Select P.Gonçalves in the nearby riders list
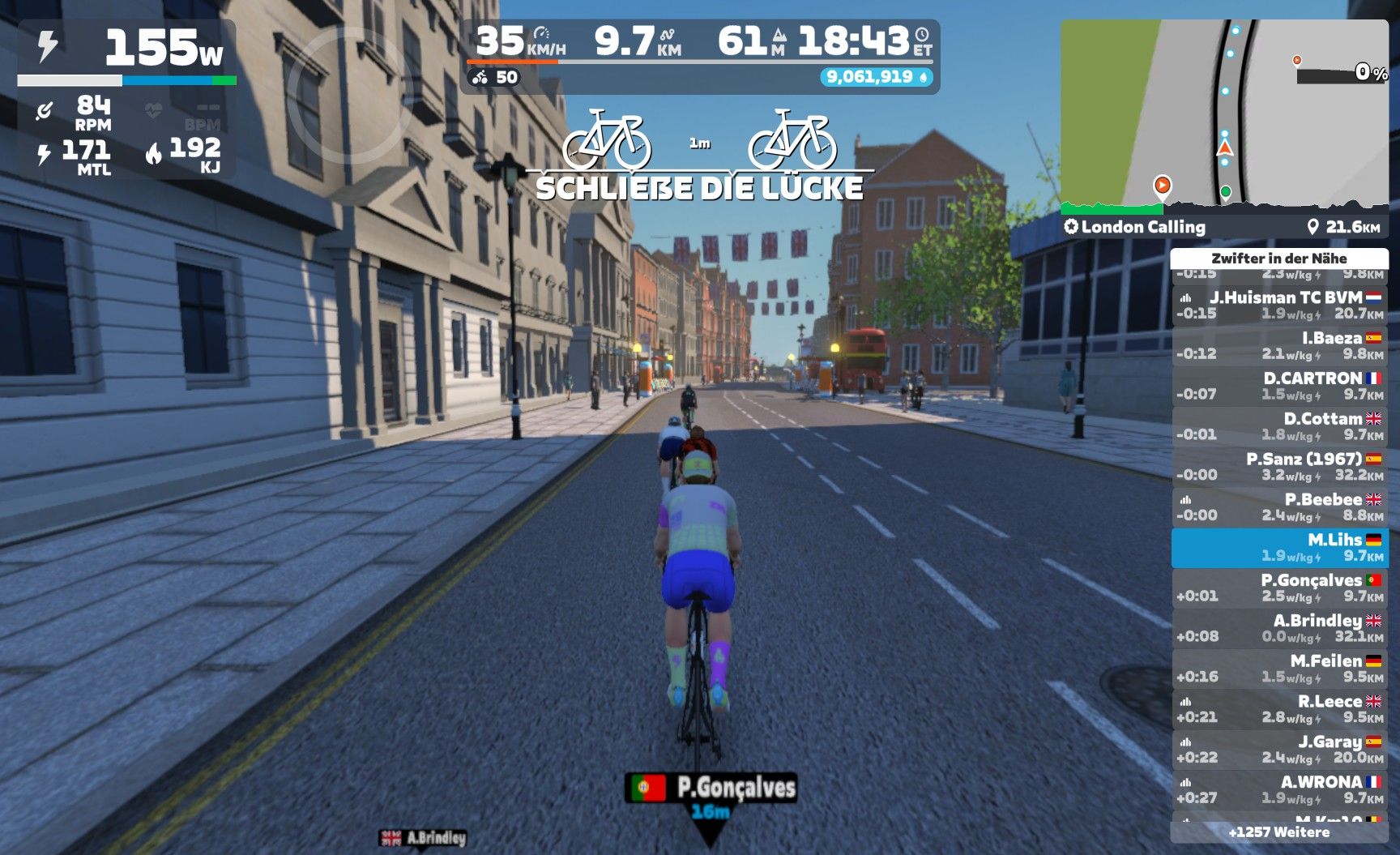This screenshot has width=1400, height=855. 1278,588
